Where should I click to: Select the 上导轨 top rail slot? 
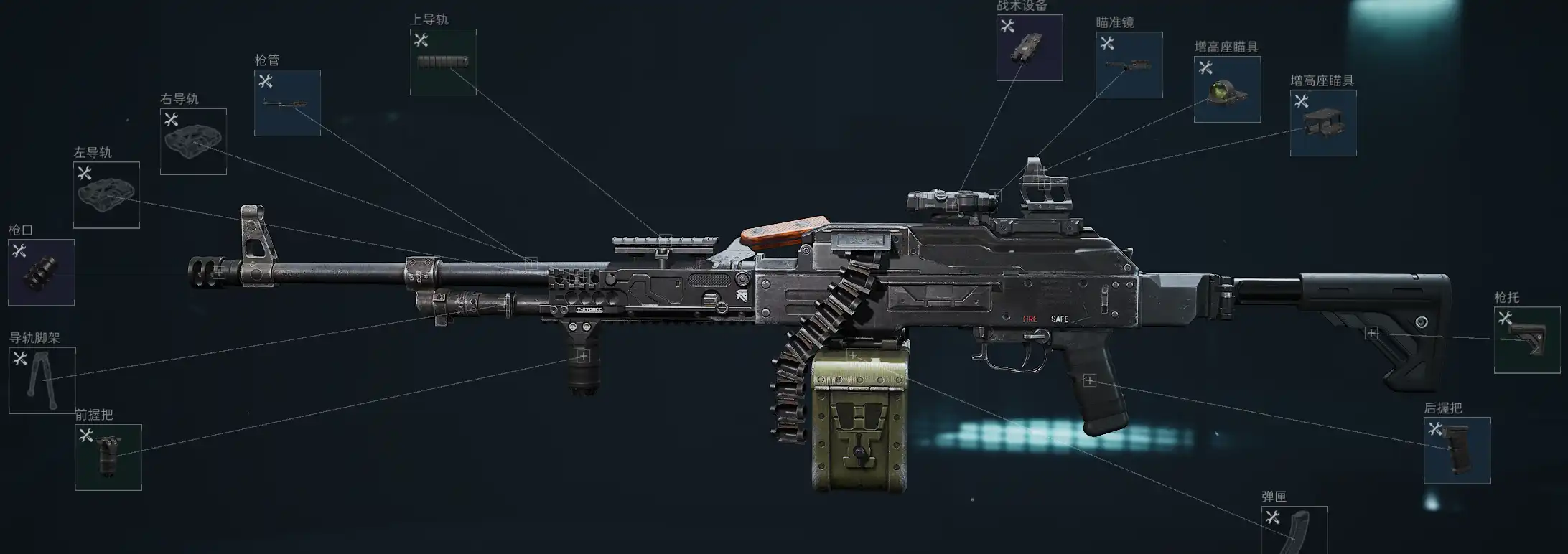(x=443, y=62)
